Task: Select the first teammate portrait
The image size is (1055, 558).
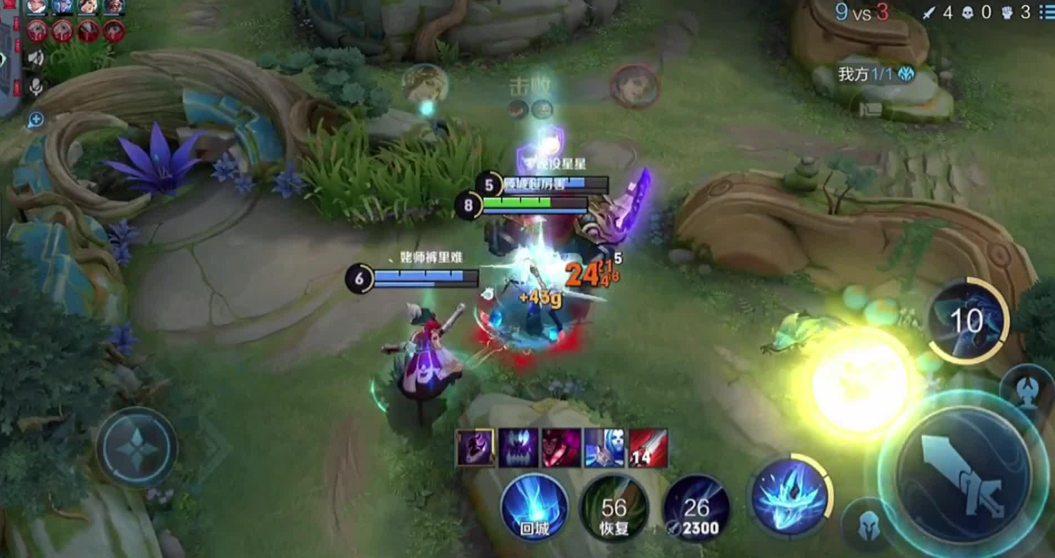Action: click(37, 7)
